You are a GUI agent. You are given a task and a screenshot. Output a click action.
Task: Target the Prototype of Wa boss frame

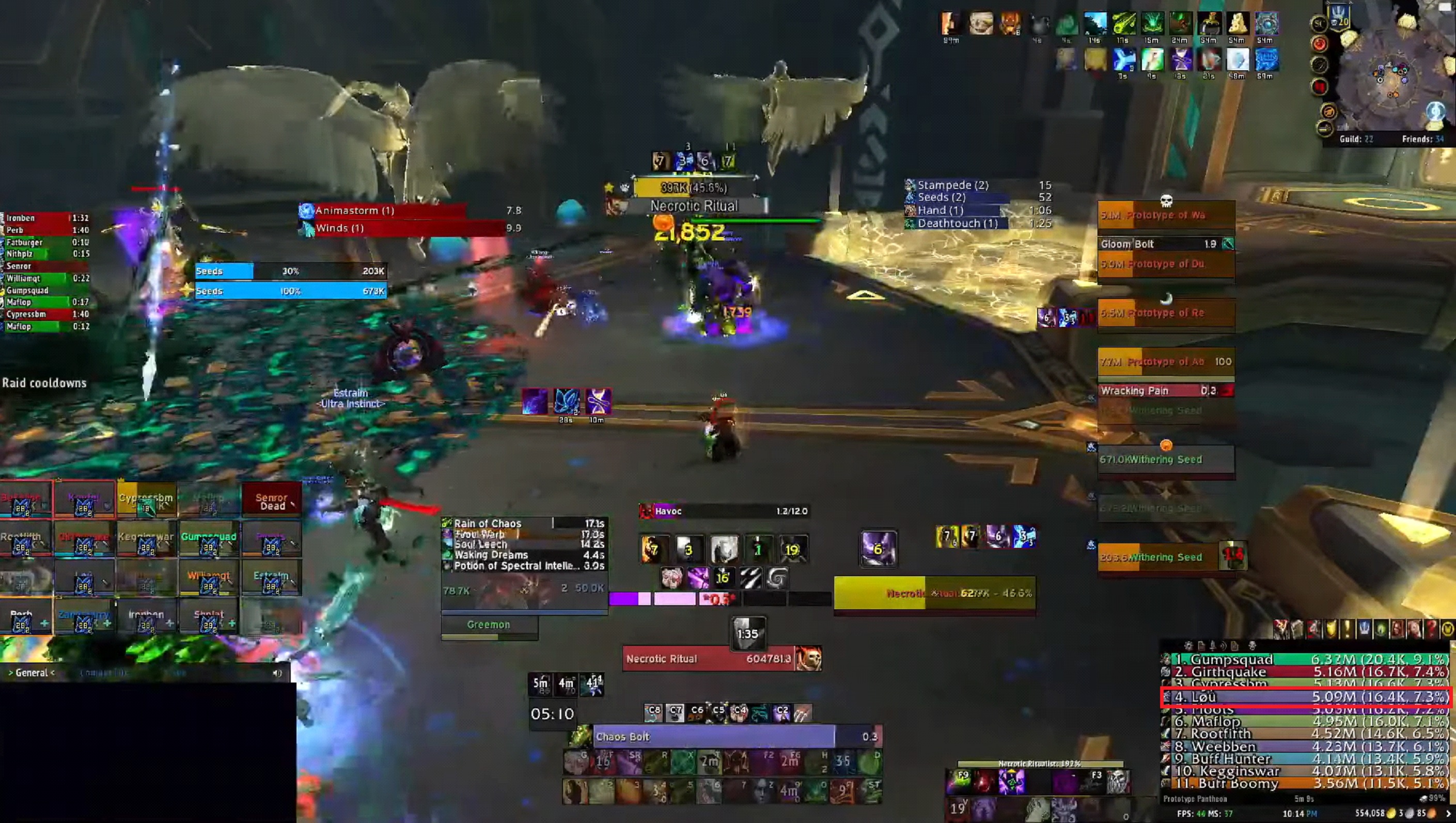(1166, 215)
